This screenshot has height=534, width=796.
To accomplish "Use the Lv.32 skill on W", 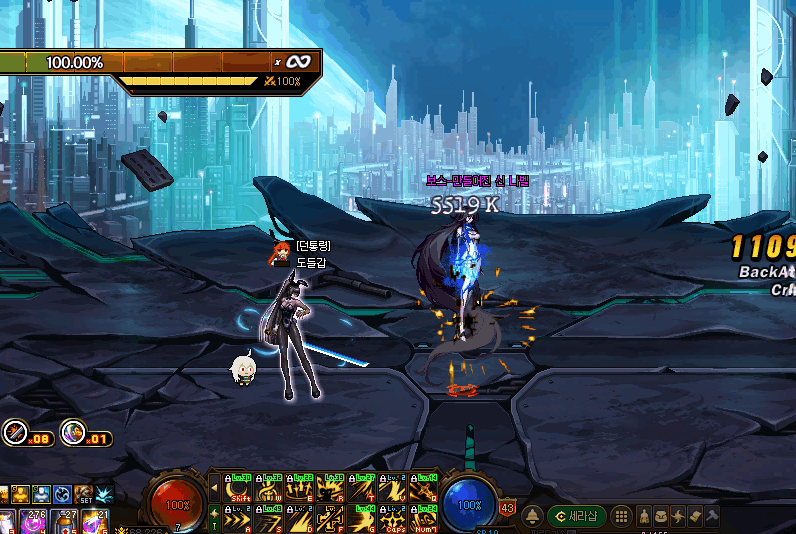I will 269,489.
